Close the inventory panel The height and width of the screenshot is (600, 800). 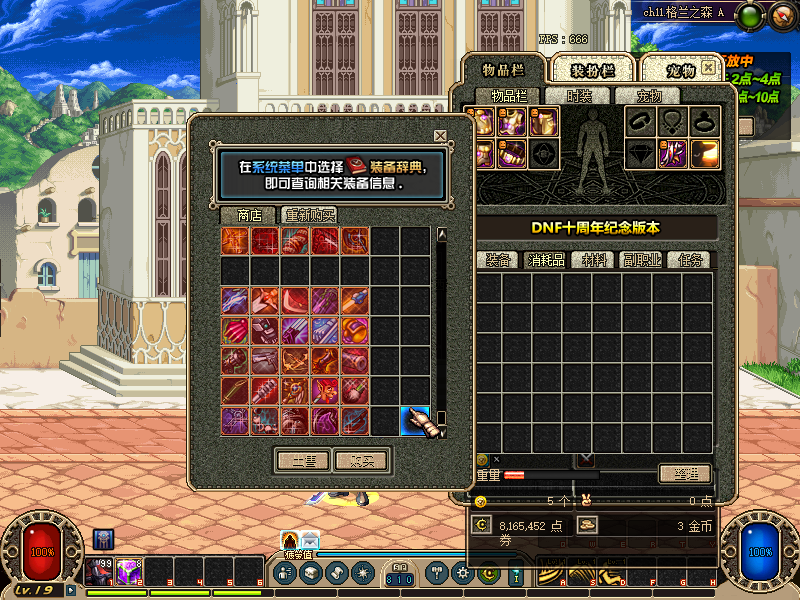click(x=709, y=68)
